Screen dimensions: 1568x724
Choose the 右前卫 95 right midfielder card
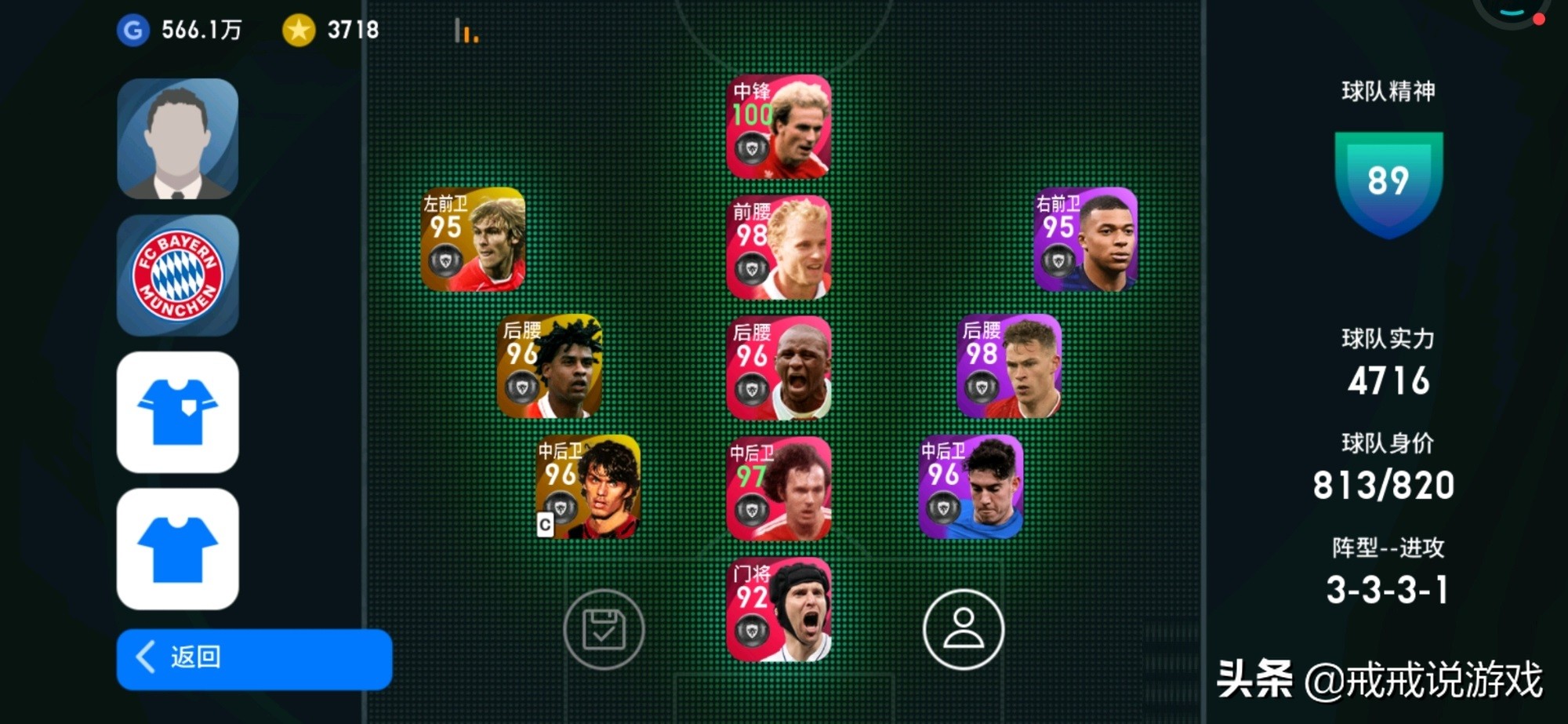pyautogui.click(x=1085, y=239)
